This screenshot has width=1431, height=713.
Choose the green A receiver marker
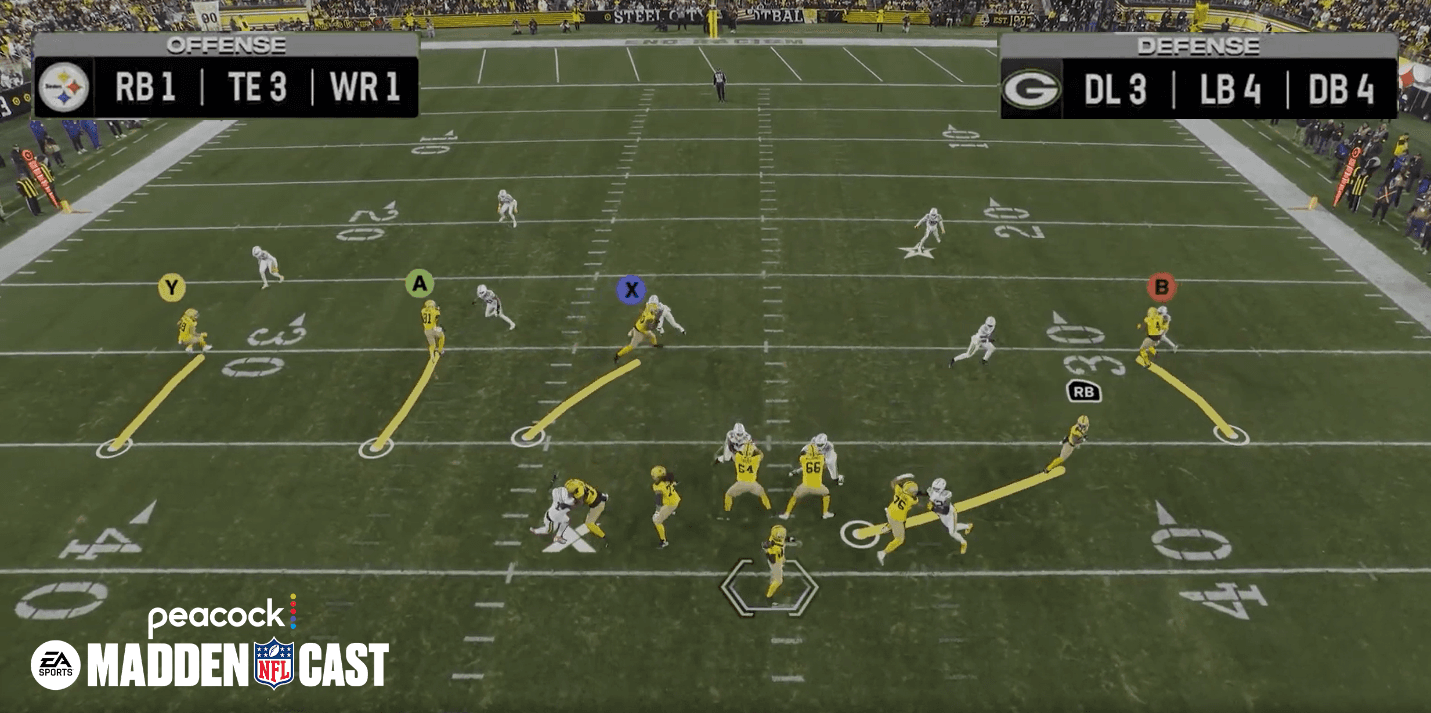(x=419, y=284)
